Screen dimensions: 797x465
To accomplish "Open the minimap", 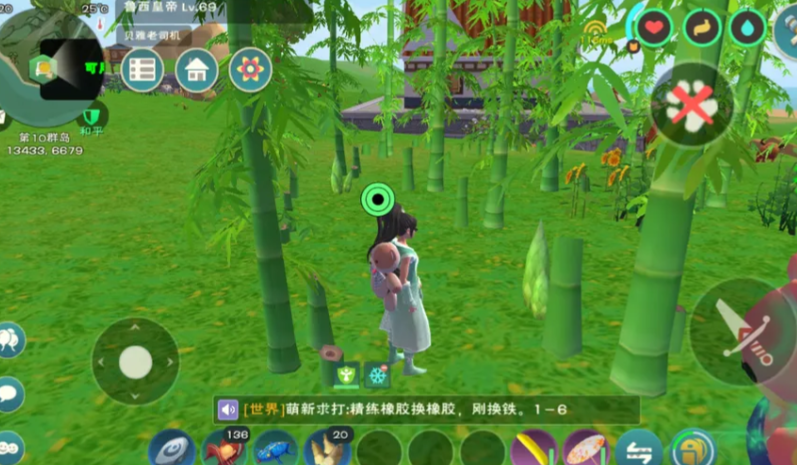I will (x=48, y=60).
